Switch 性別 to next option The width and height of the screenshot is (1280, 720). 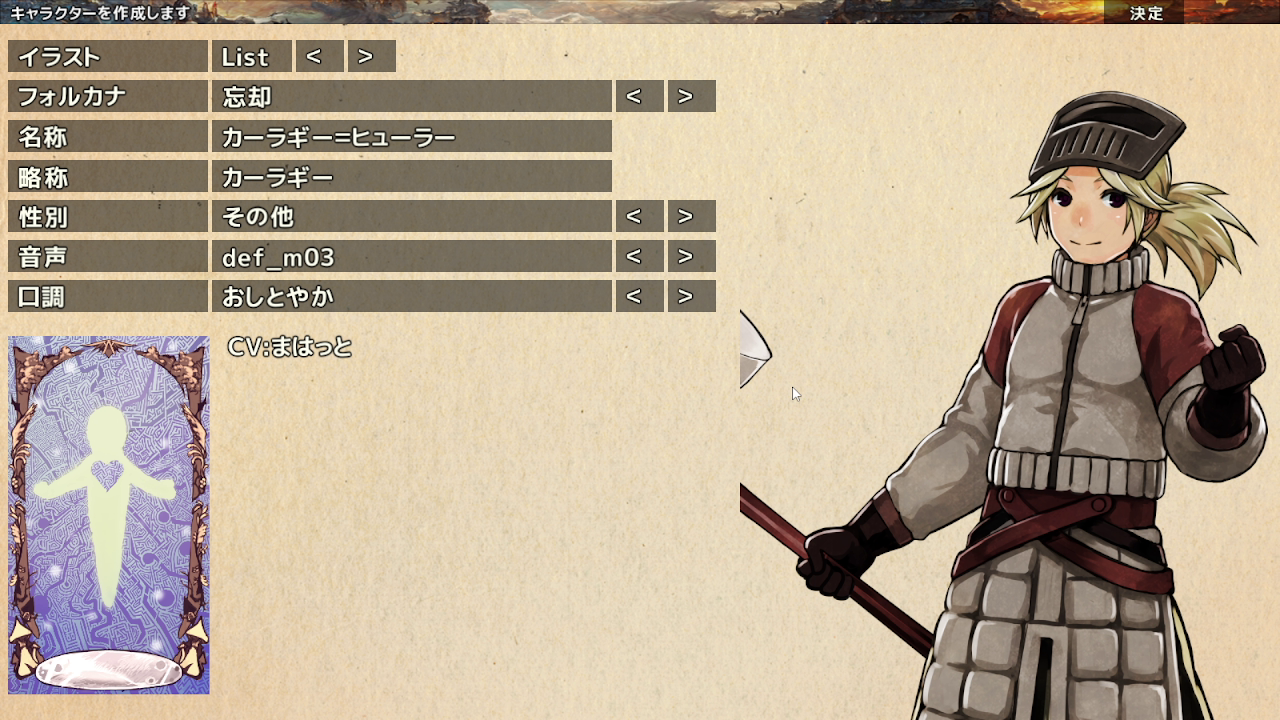pyautogui.click(x=691, y=217)
